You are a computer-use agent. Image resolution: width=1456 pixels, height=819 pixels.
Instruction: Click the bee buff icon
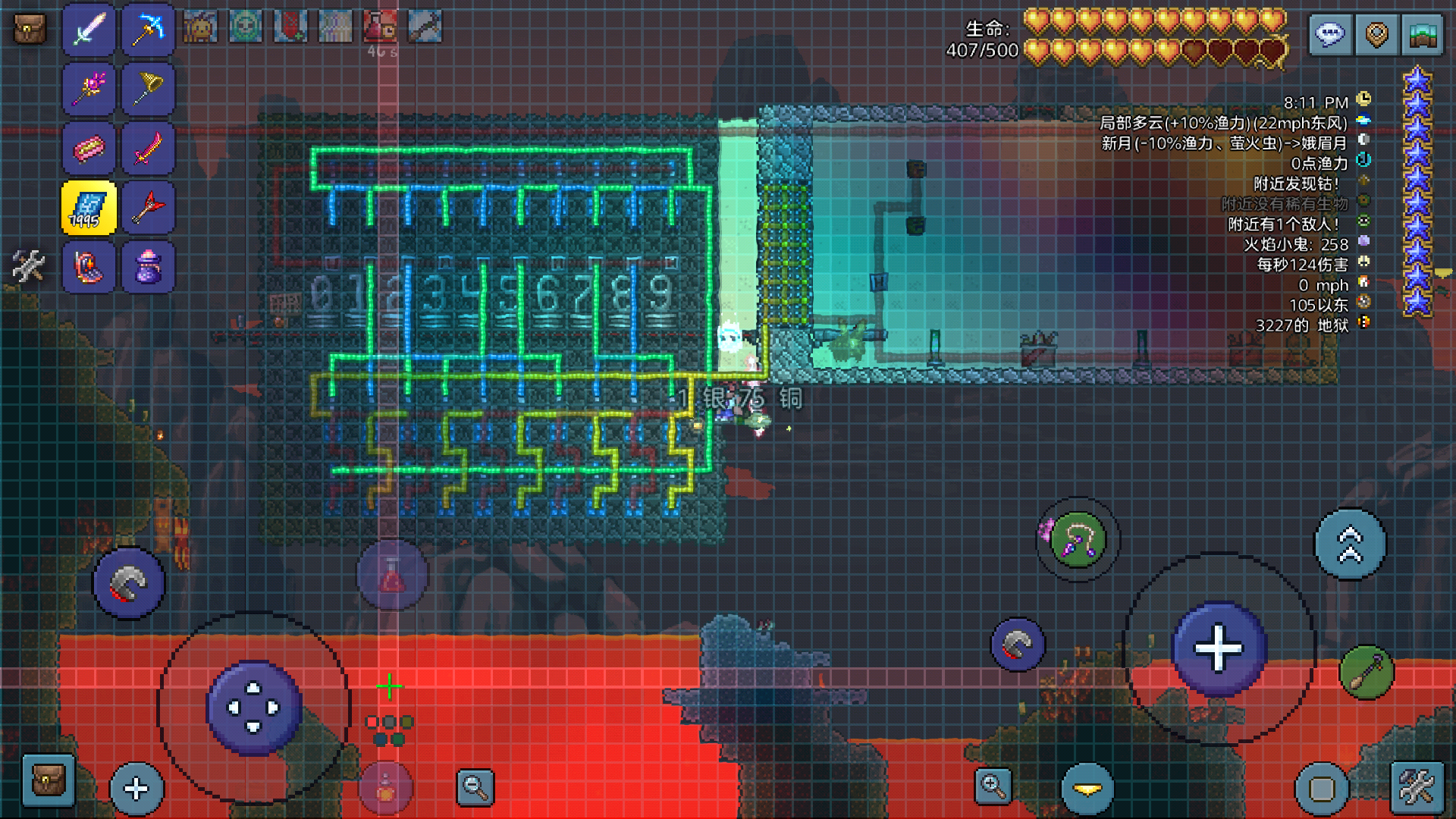click(x=201, y=27)
